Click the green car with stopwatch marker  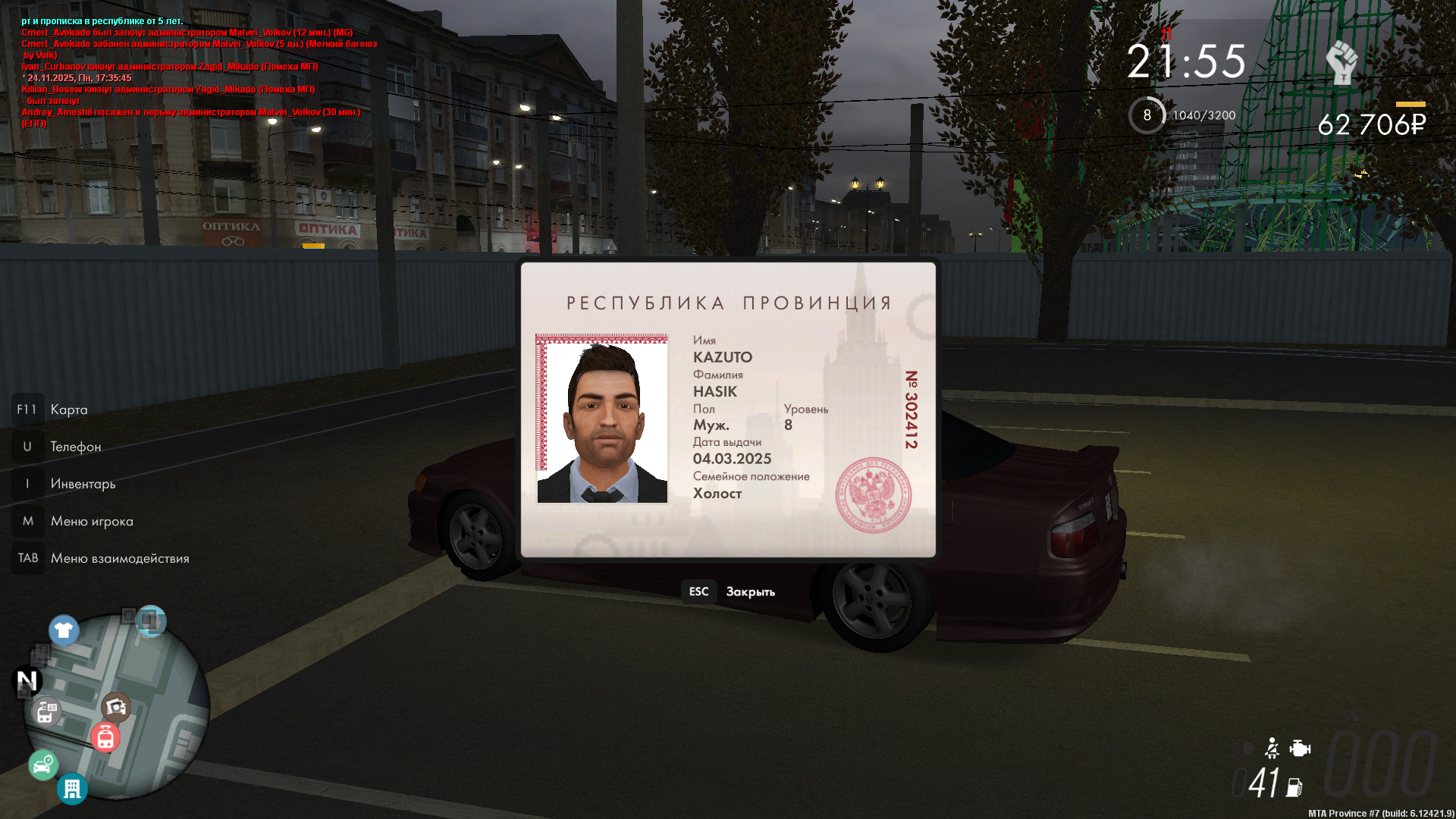pos(43,764)
